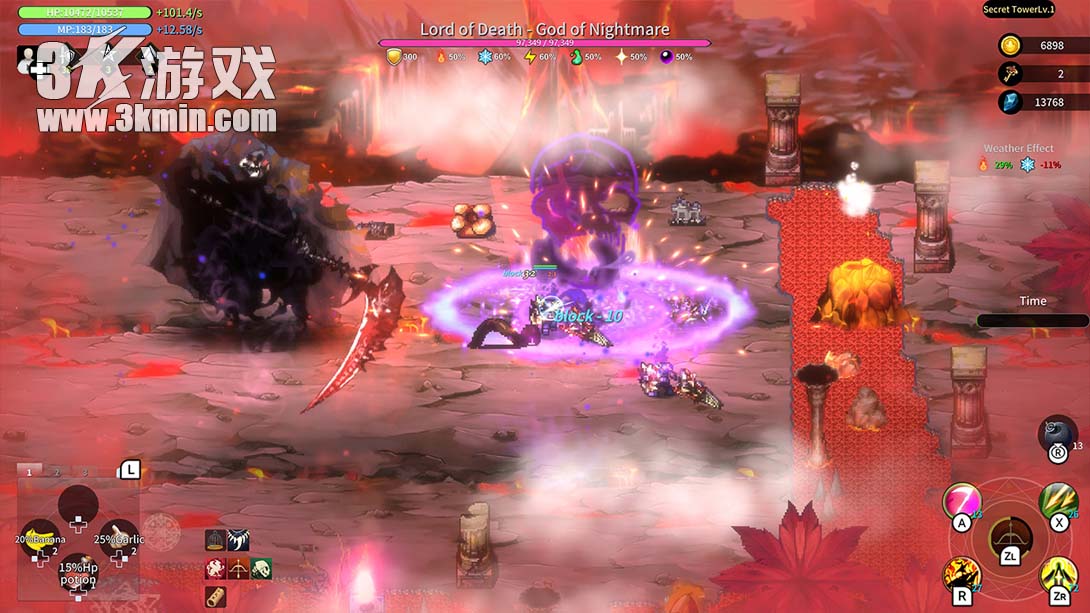Click the red griffin buff icon
1090x613 pixels.
coord(215,569)
